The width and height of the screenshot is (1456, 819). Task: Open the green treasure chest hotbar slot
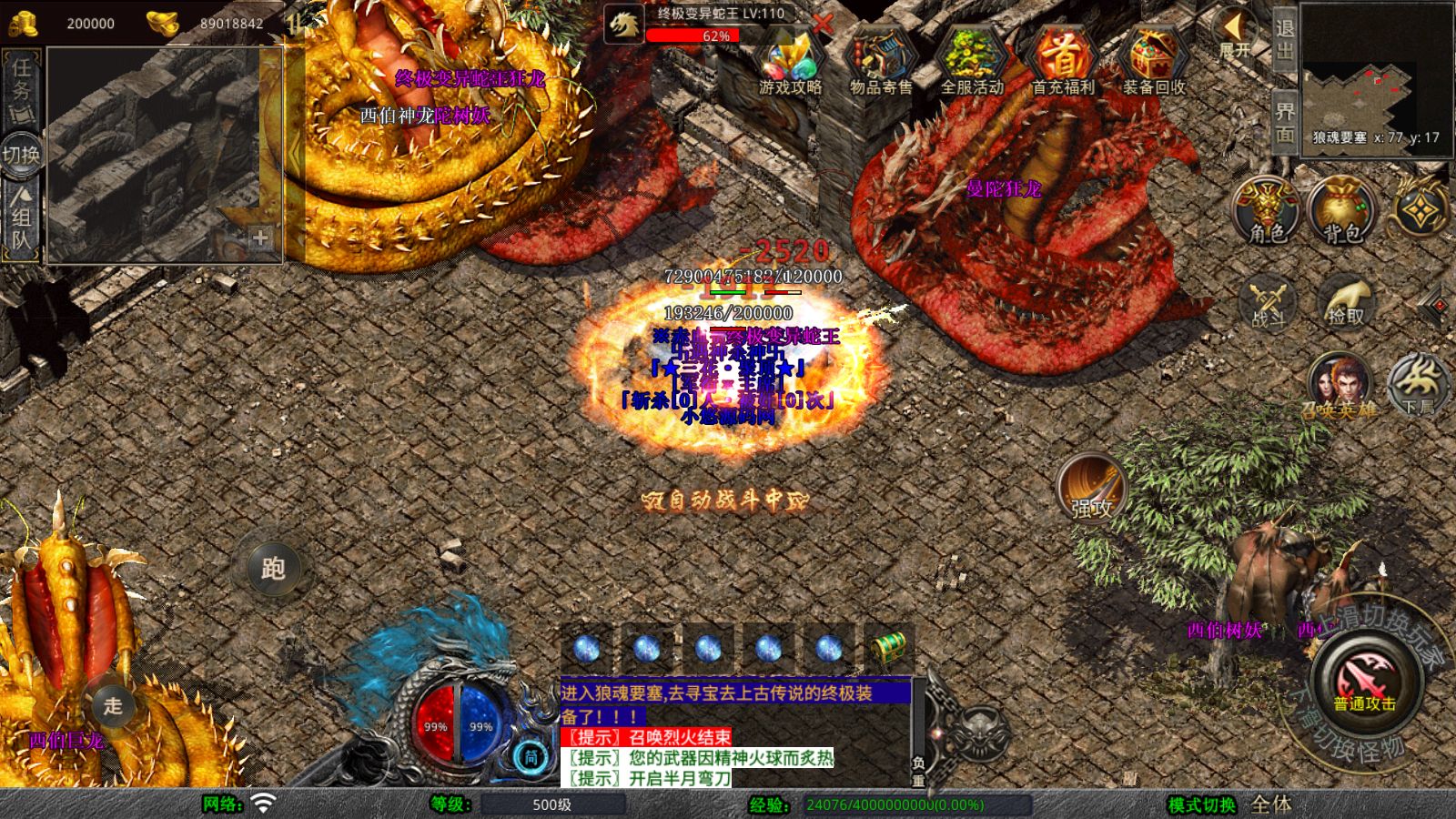click(888, 648)
